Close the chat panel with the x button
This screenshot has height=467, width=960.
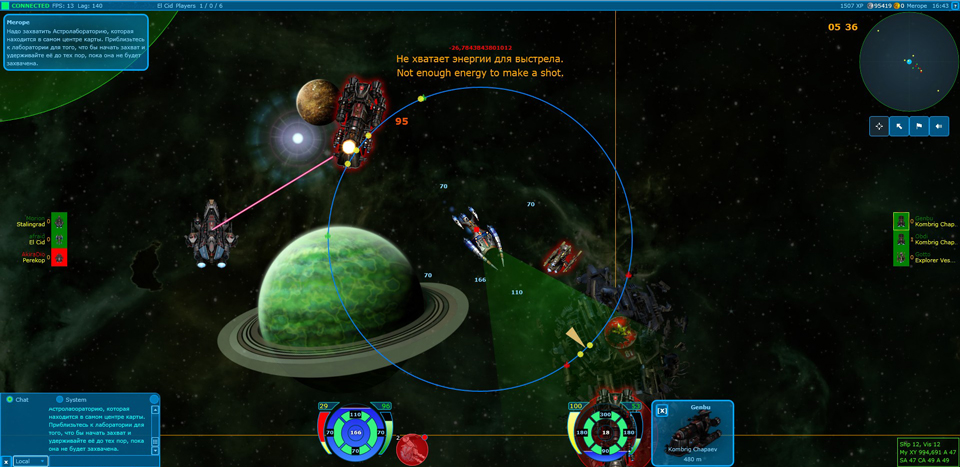pos(6,461)
